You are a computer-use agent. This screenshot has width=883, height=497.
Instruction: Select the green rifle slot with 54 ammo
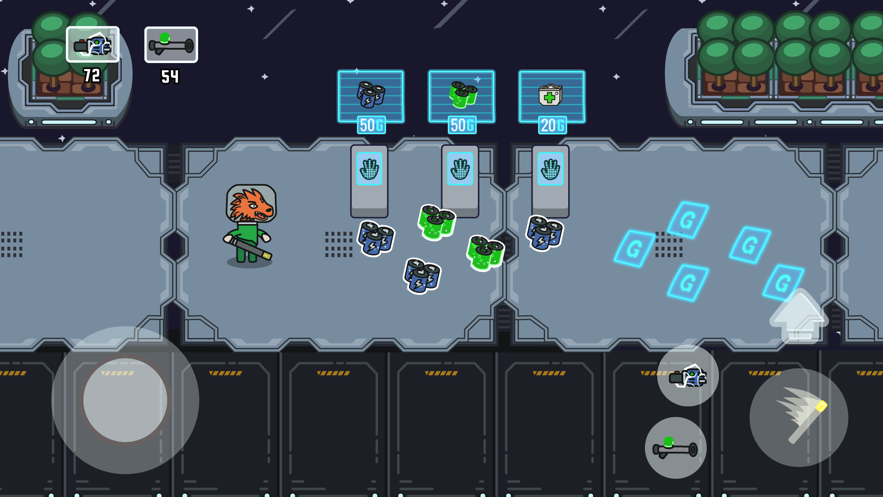(x=171, y=45)
